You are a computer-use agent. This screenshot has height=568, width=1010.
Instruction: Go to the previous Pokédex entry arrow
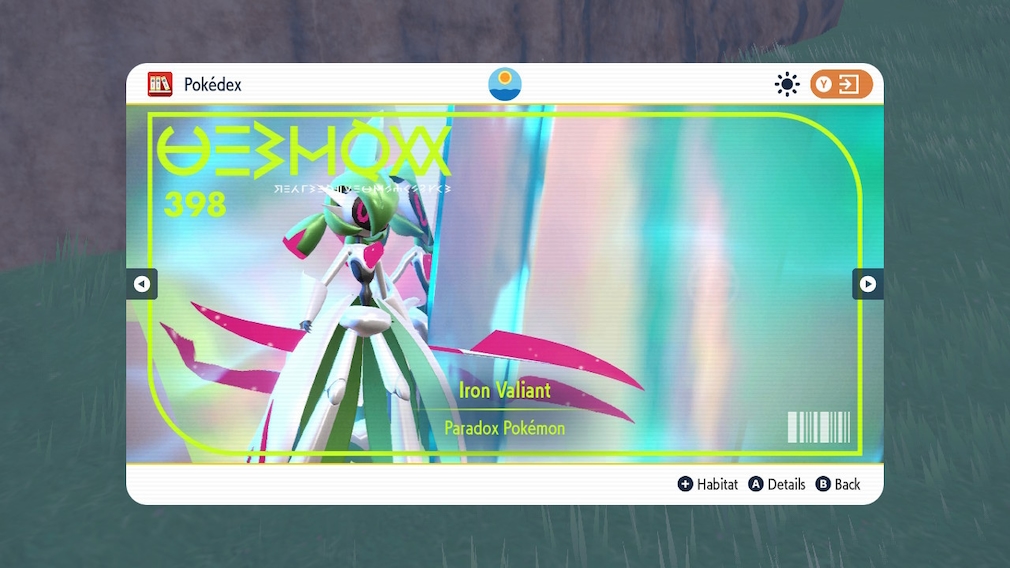(141, 284)
